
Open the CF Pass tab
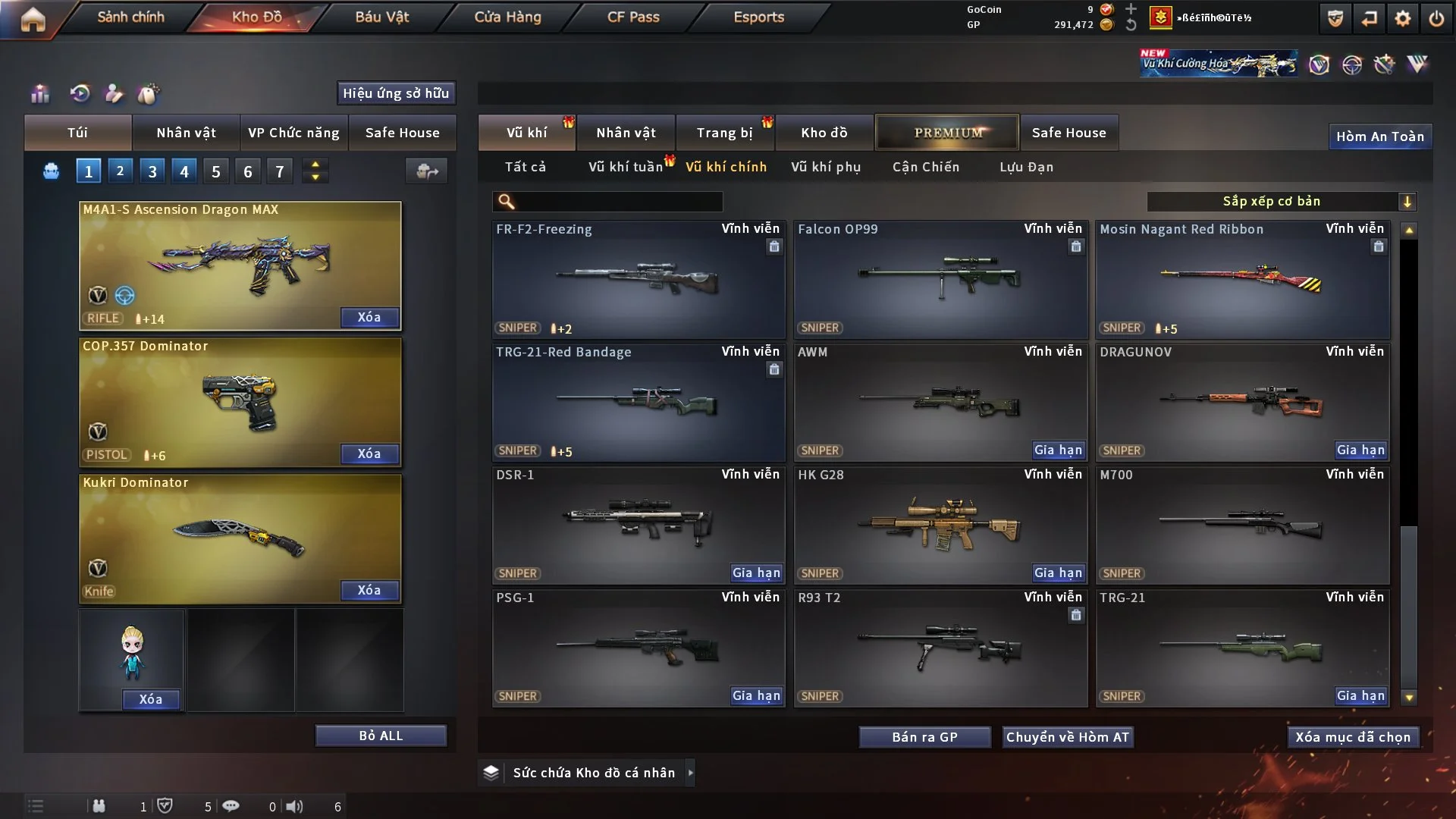[x=633, y=17]
